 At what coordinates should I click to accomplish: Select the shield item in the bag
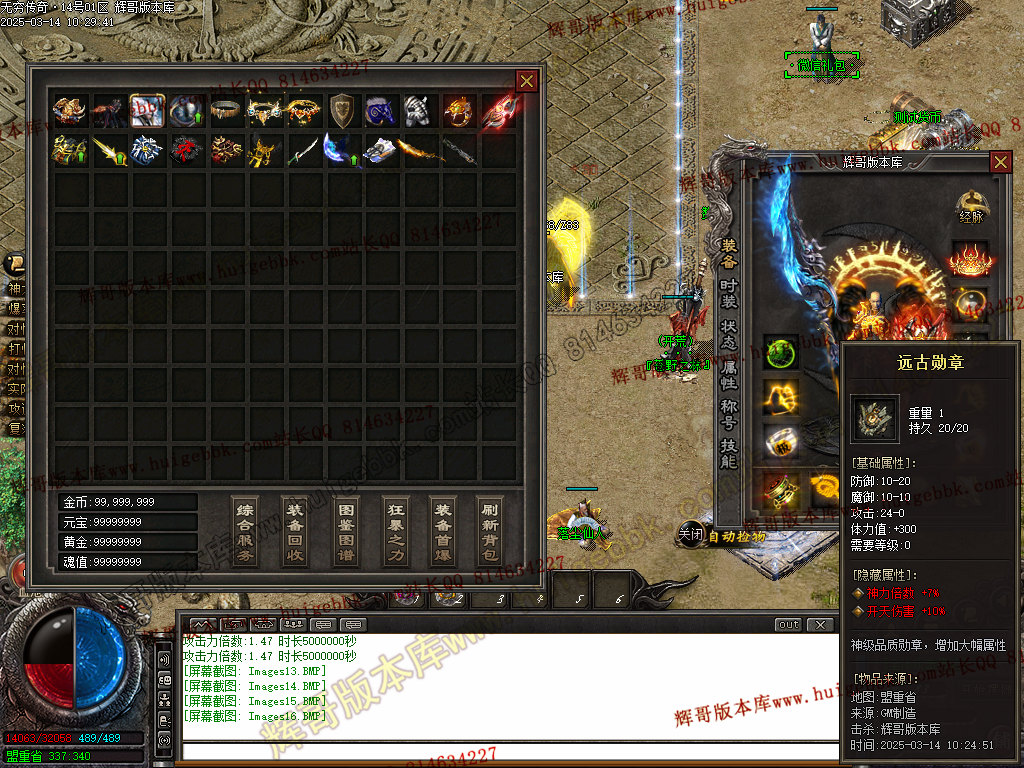(x=342, y=110)
